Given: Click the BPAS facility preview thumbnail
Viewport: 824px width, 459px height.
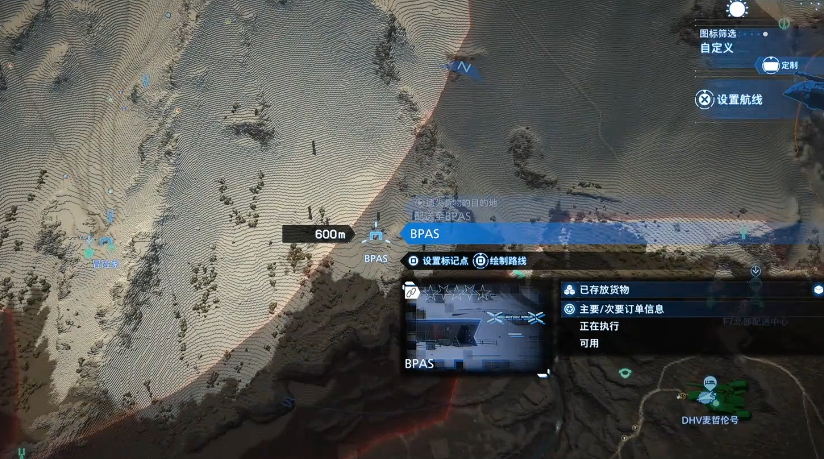Looking at the screenshot, I should (476, 328).
